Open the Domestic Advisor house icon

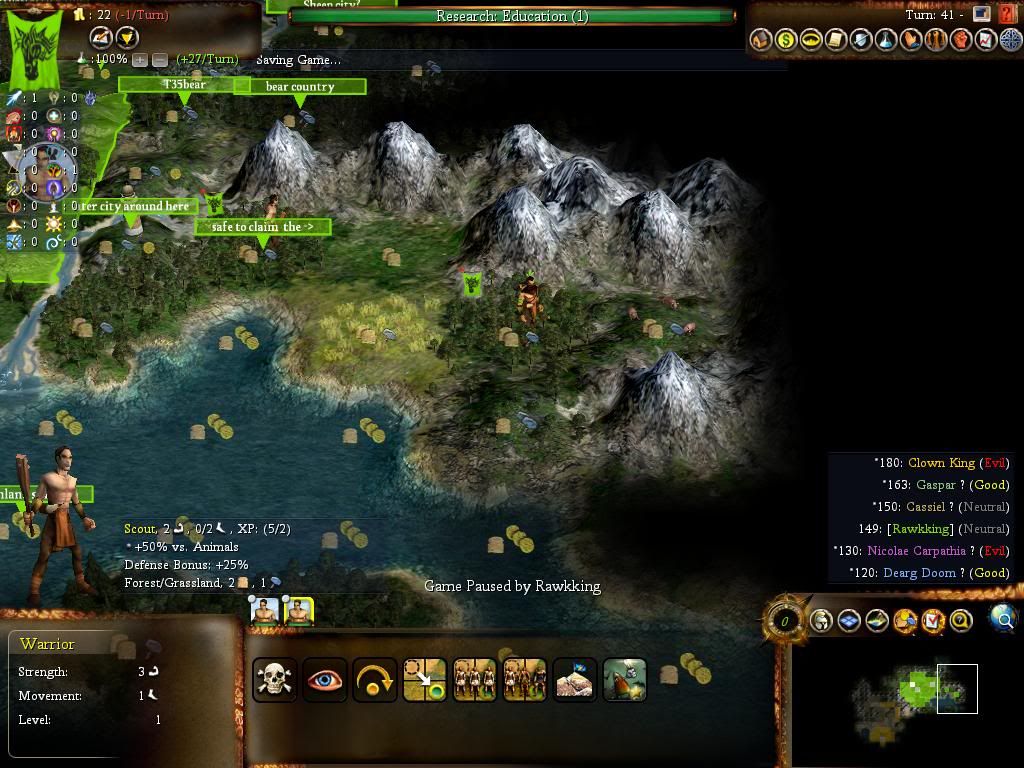761,40
